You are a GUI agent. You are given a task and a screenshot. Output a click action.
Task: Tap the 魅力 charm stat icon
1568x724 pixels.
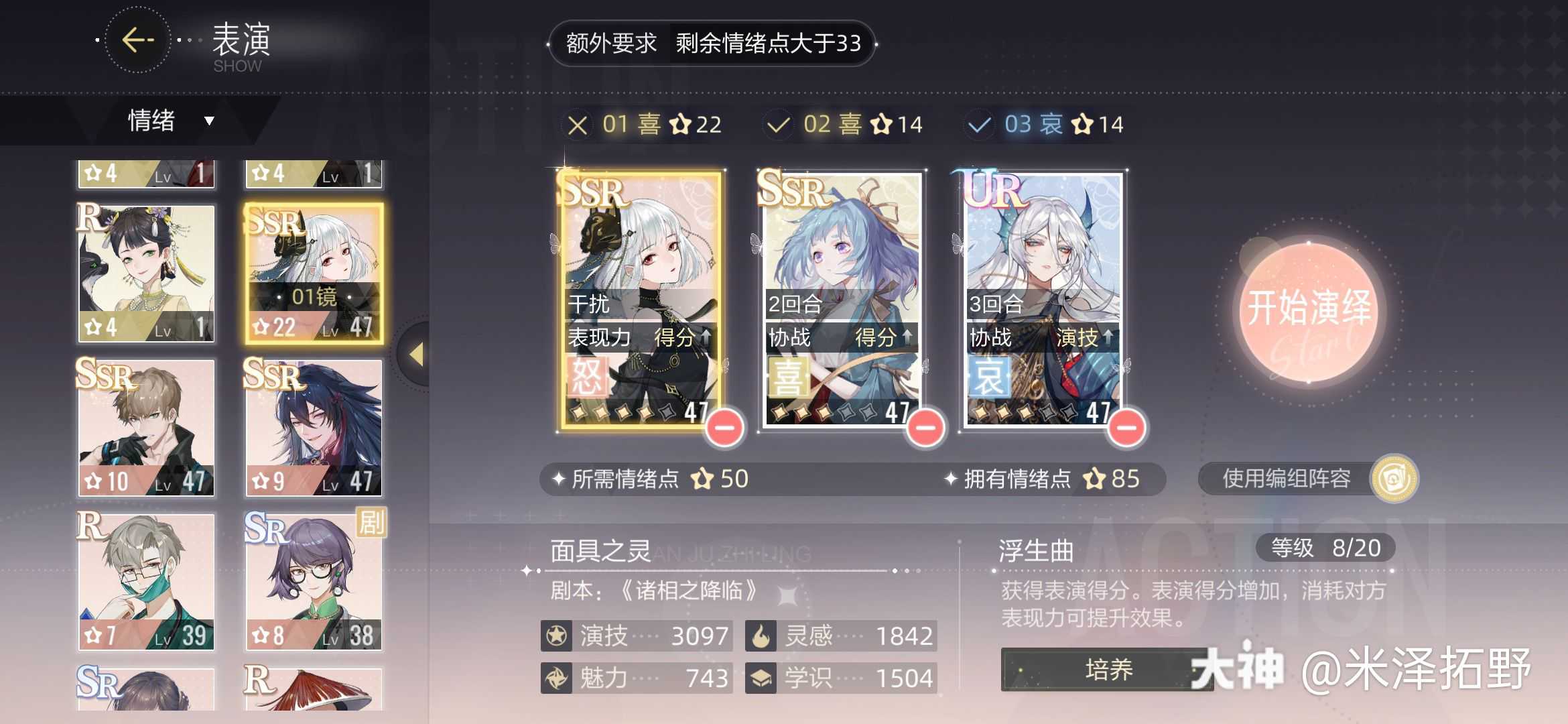[x=556, y=678]
